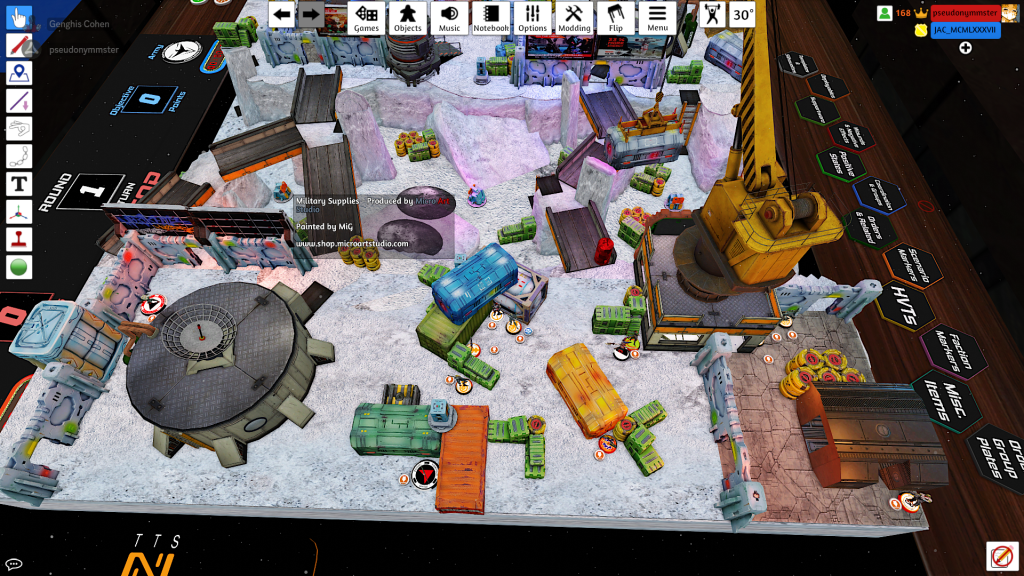This screenshot has width=1024, height=576.
Task: Select the map pin zone tool
Action: pos(19,73)
